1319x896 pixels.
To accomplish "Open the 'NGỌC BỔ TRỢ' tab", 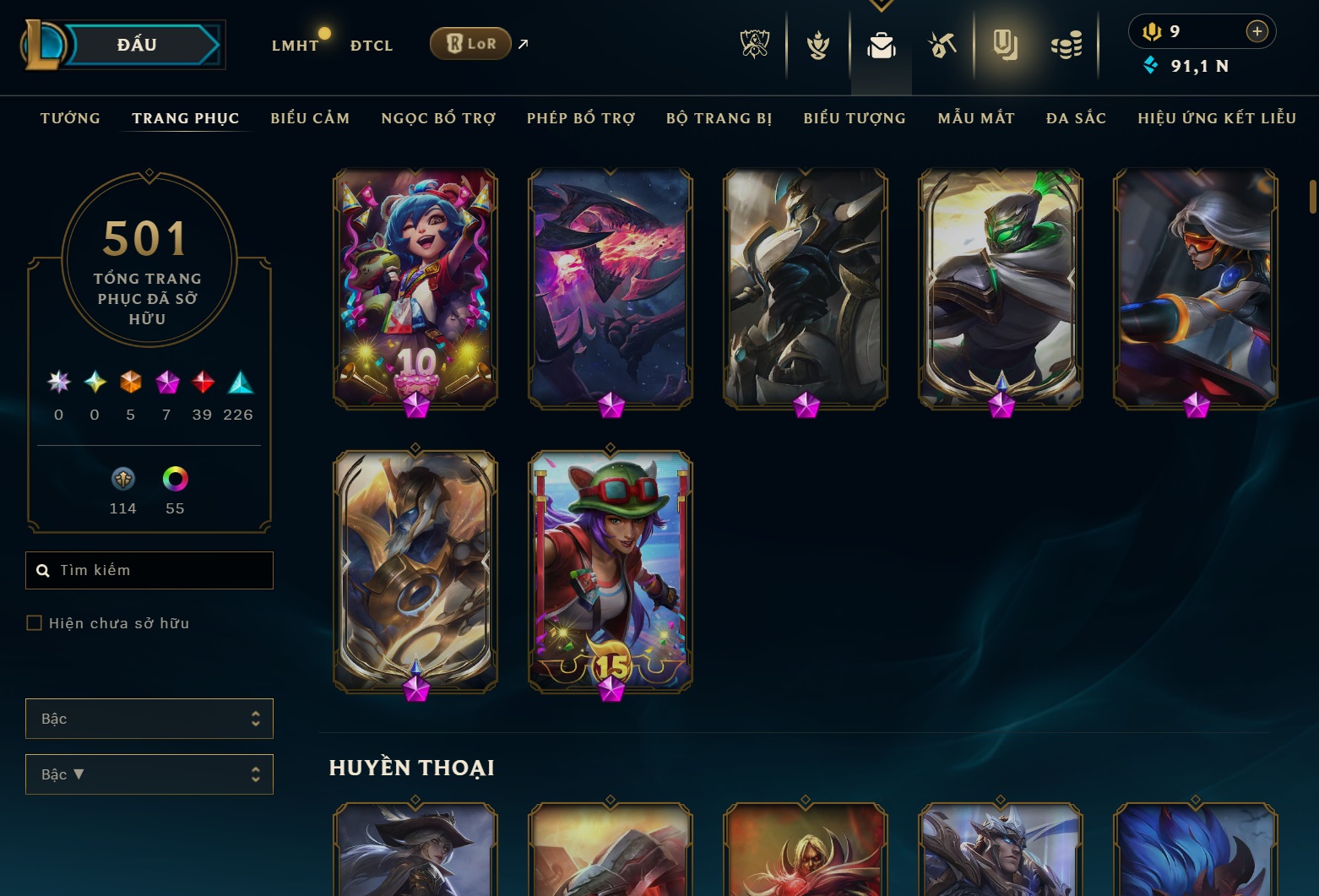I will pos(438,118).
